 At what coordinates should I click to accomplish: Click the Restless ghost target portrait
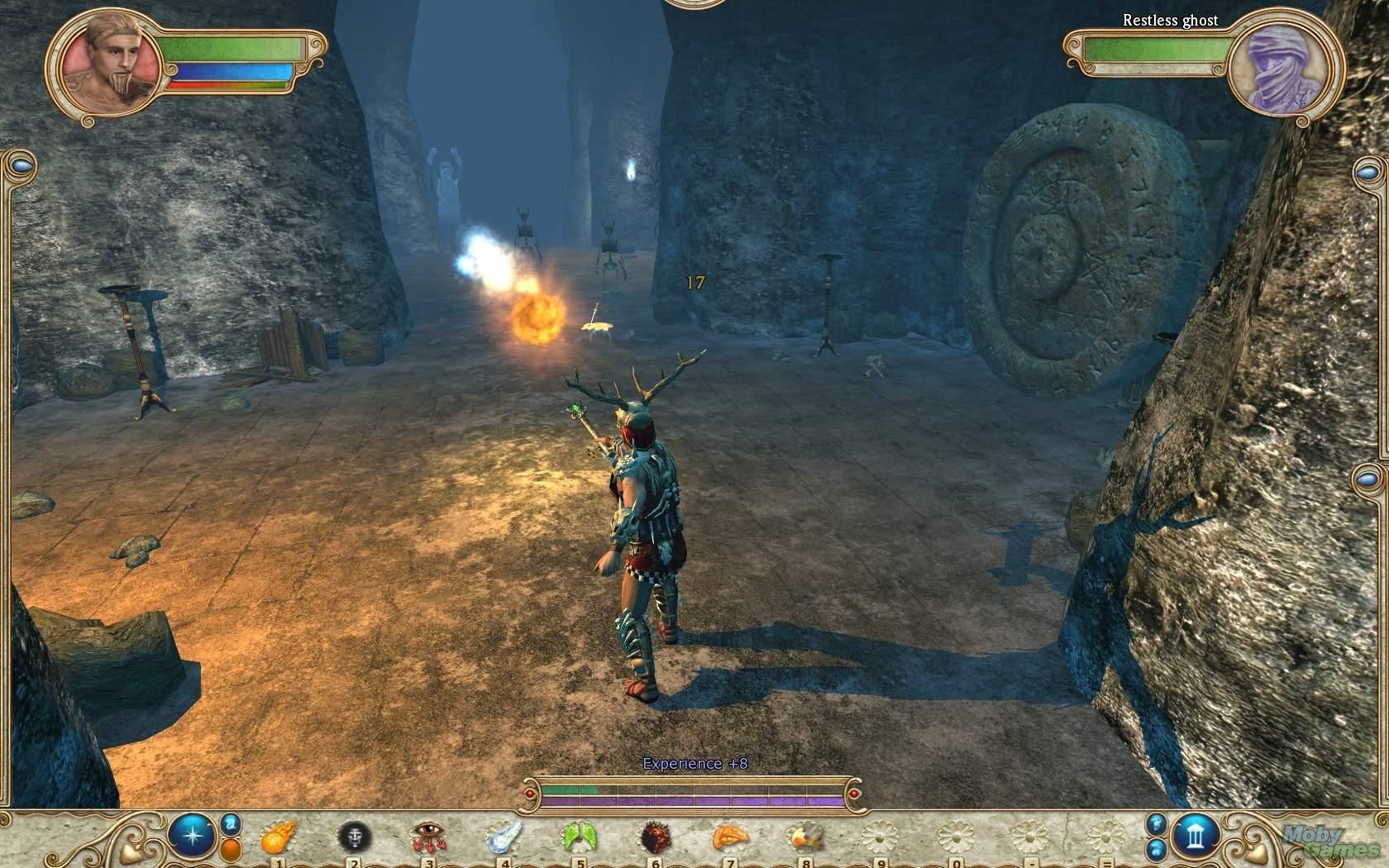tap(1279, 65)
